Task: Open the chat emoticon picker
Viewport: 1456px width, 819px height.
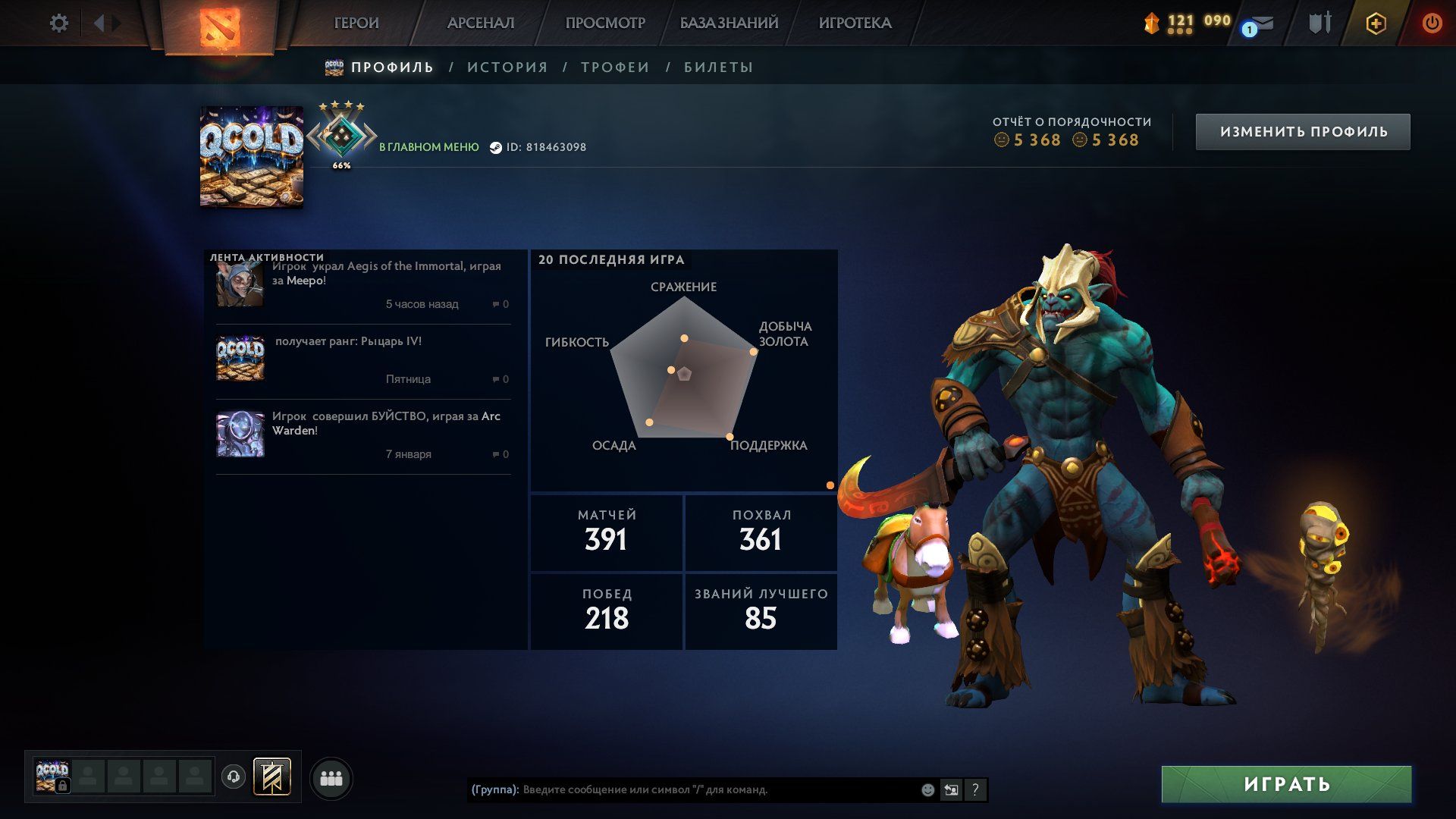Action: coord(927,790)
